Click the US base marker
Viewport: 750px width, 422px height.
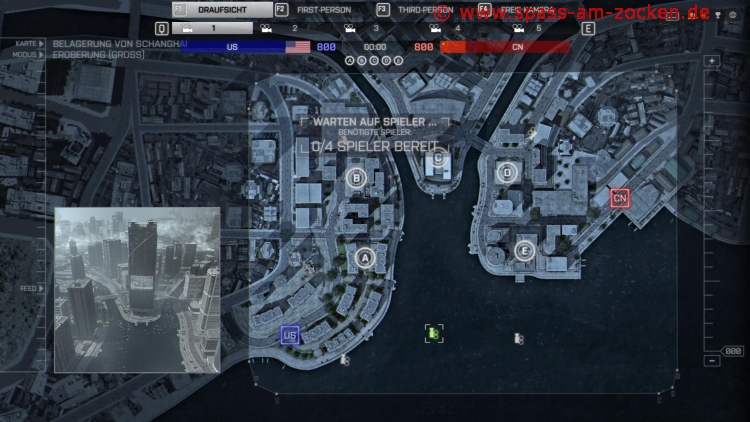point(290,335)
